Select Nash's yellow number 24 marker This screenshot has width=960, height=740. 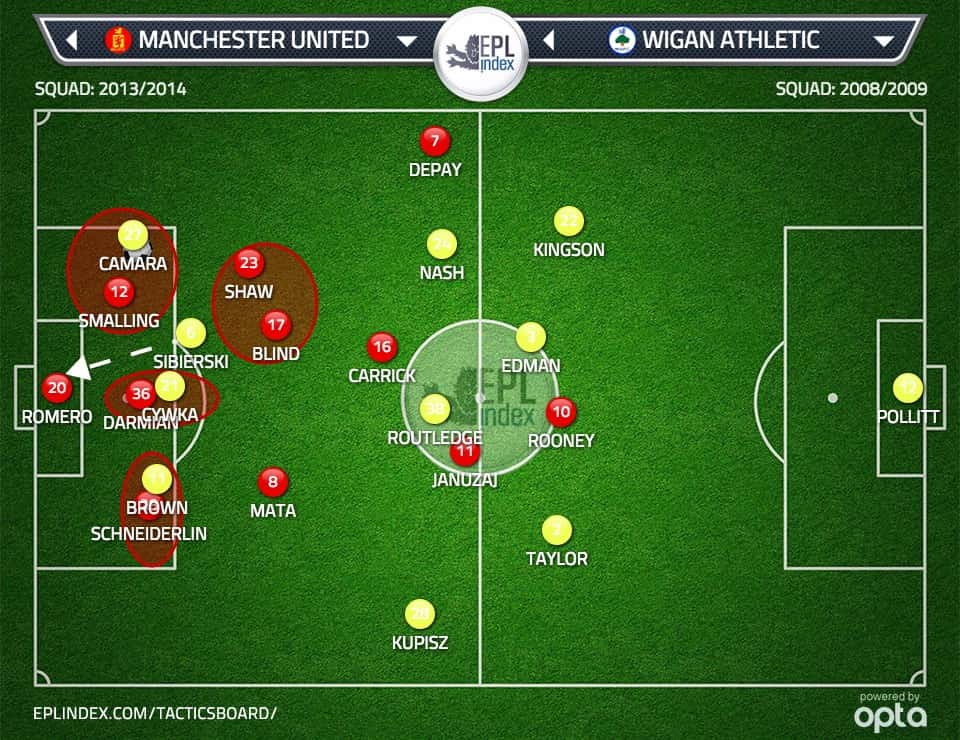point(442,244)
